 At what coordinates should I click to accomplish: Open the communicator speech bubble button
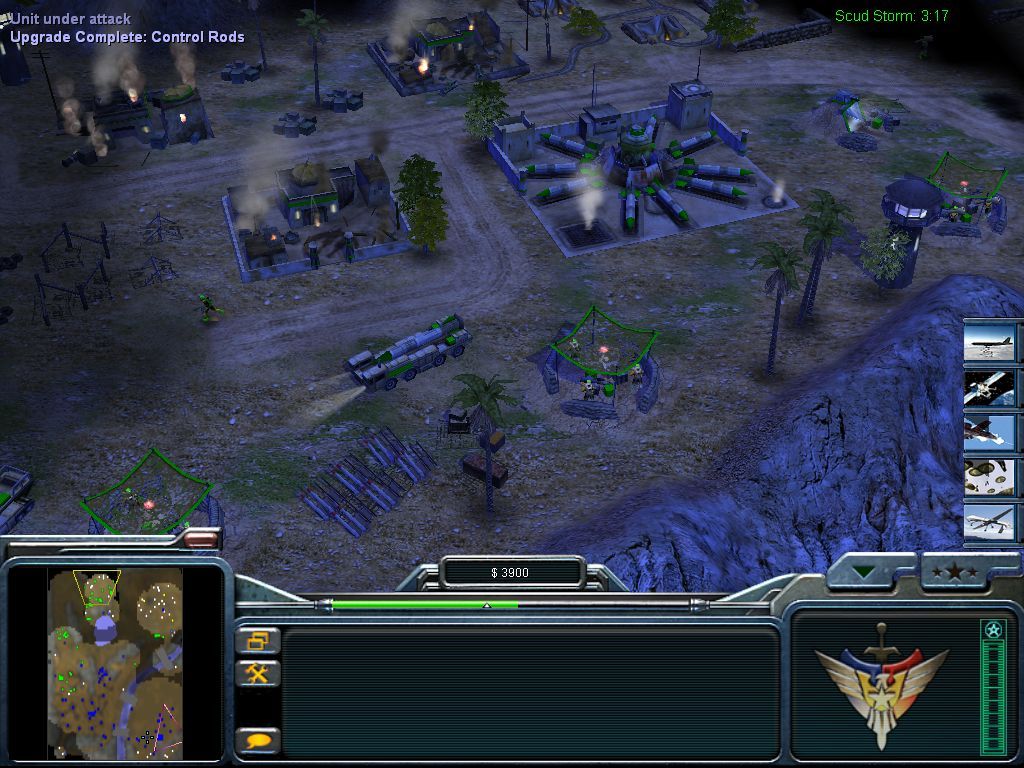pyautogui.click(x=257, y=741)
